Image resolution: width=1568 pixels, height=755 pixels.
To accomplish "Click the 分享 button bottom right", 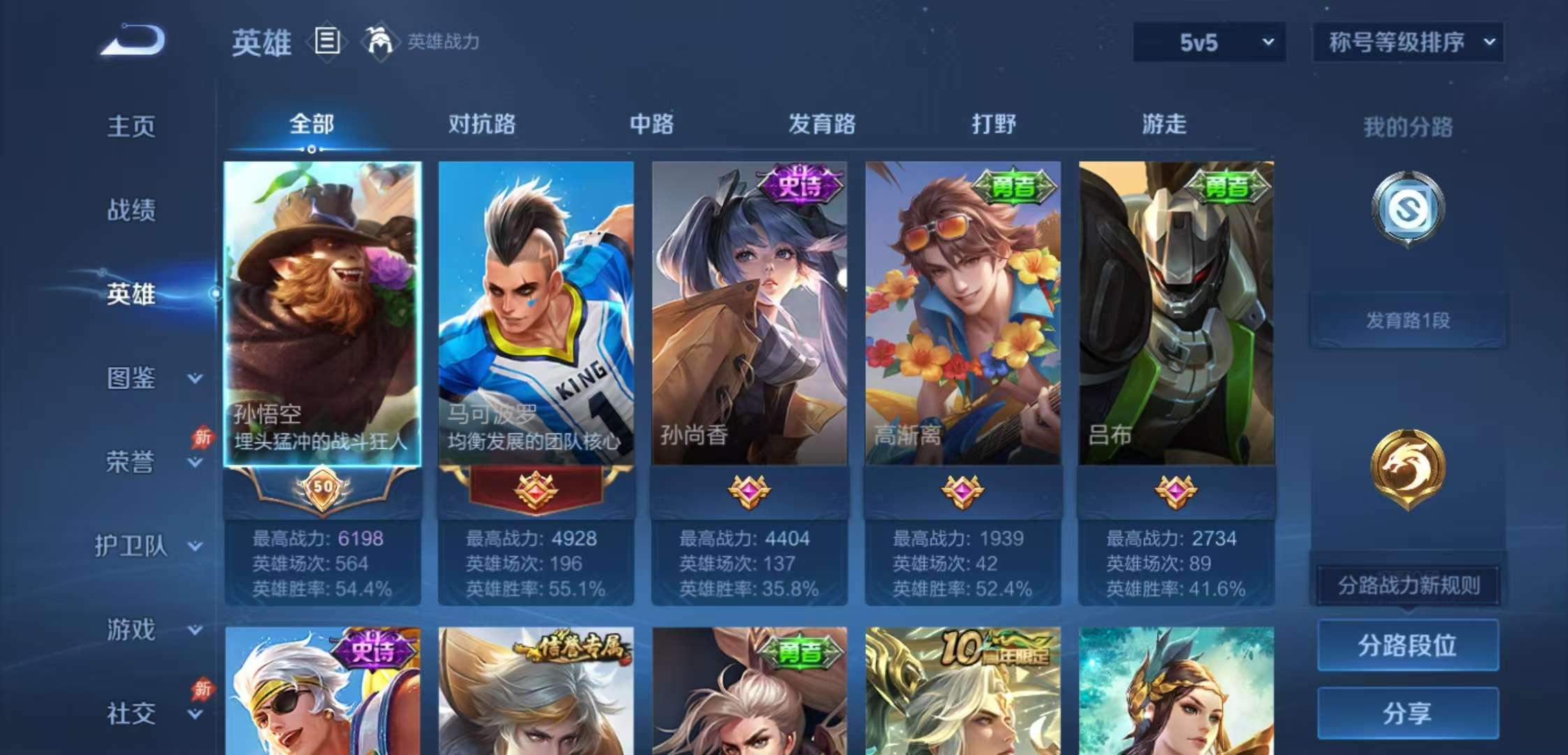I will pos(1407,714).
